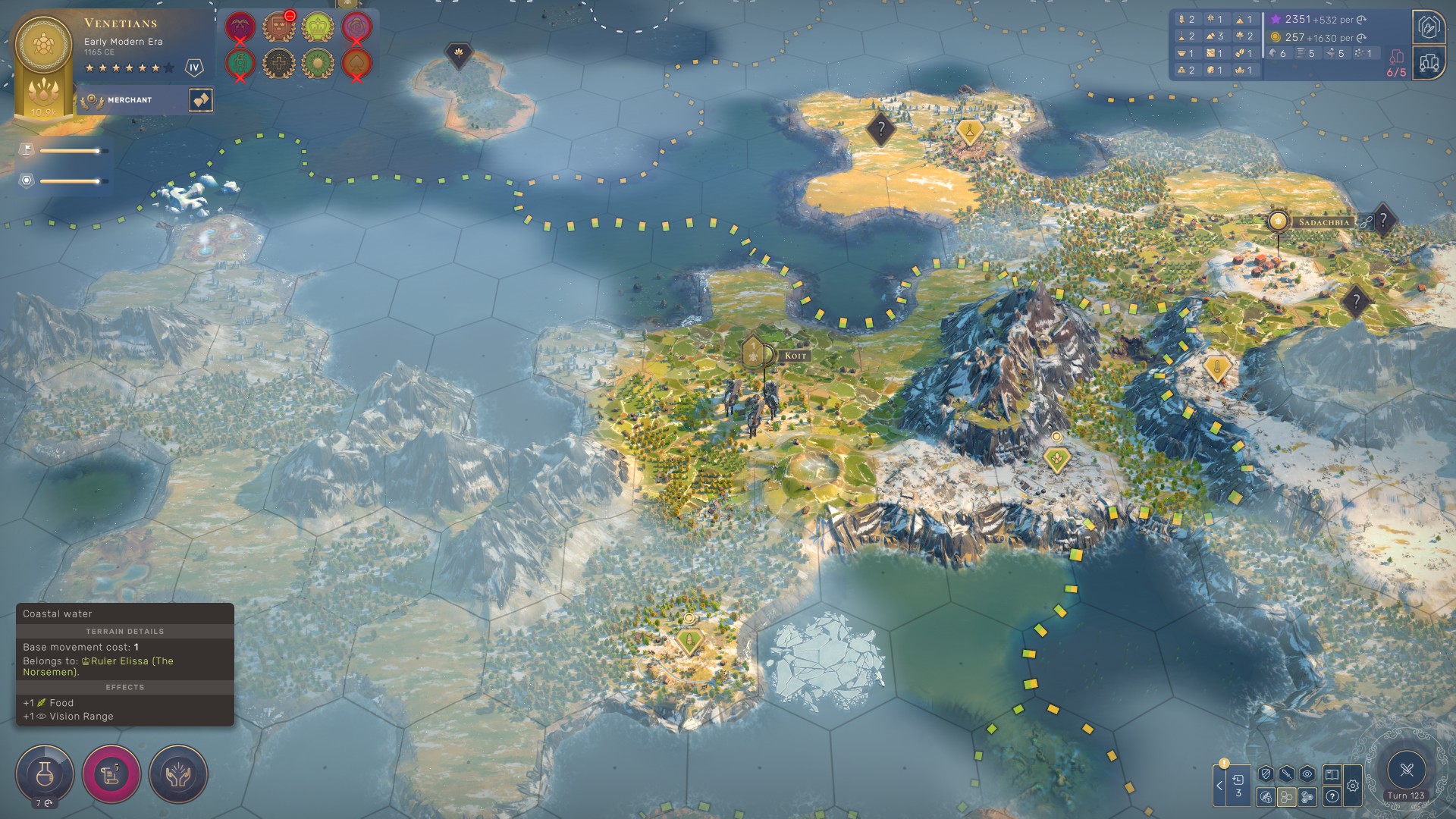
Task: Open the help question-mark button
Action: 1332,796
